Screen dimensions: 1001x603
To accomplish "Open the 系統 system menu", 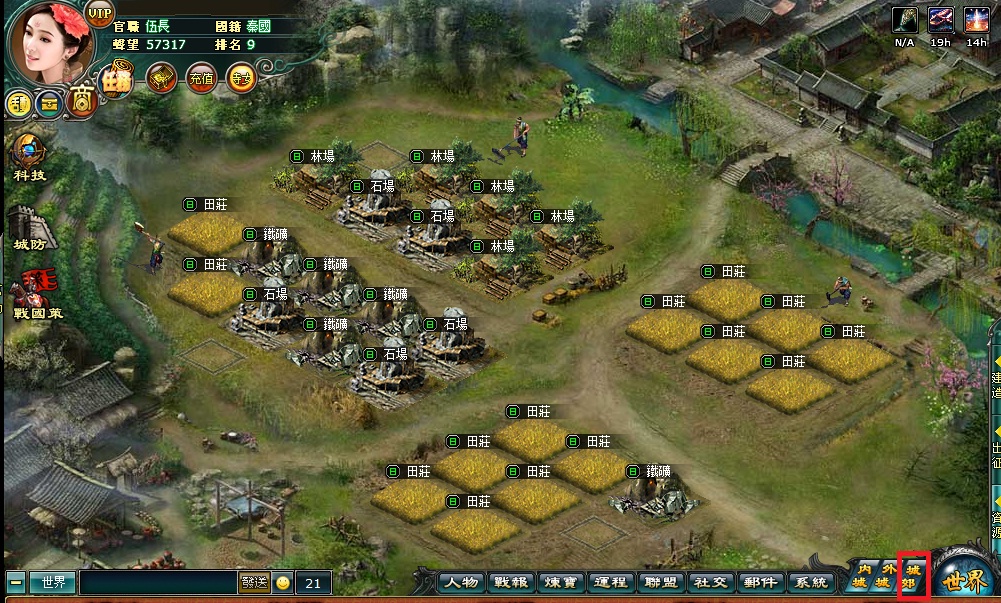I will [809, 582].
